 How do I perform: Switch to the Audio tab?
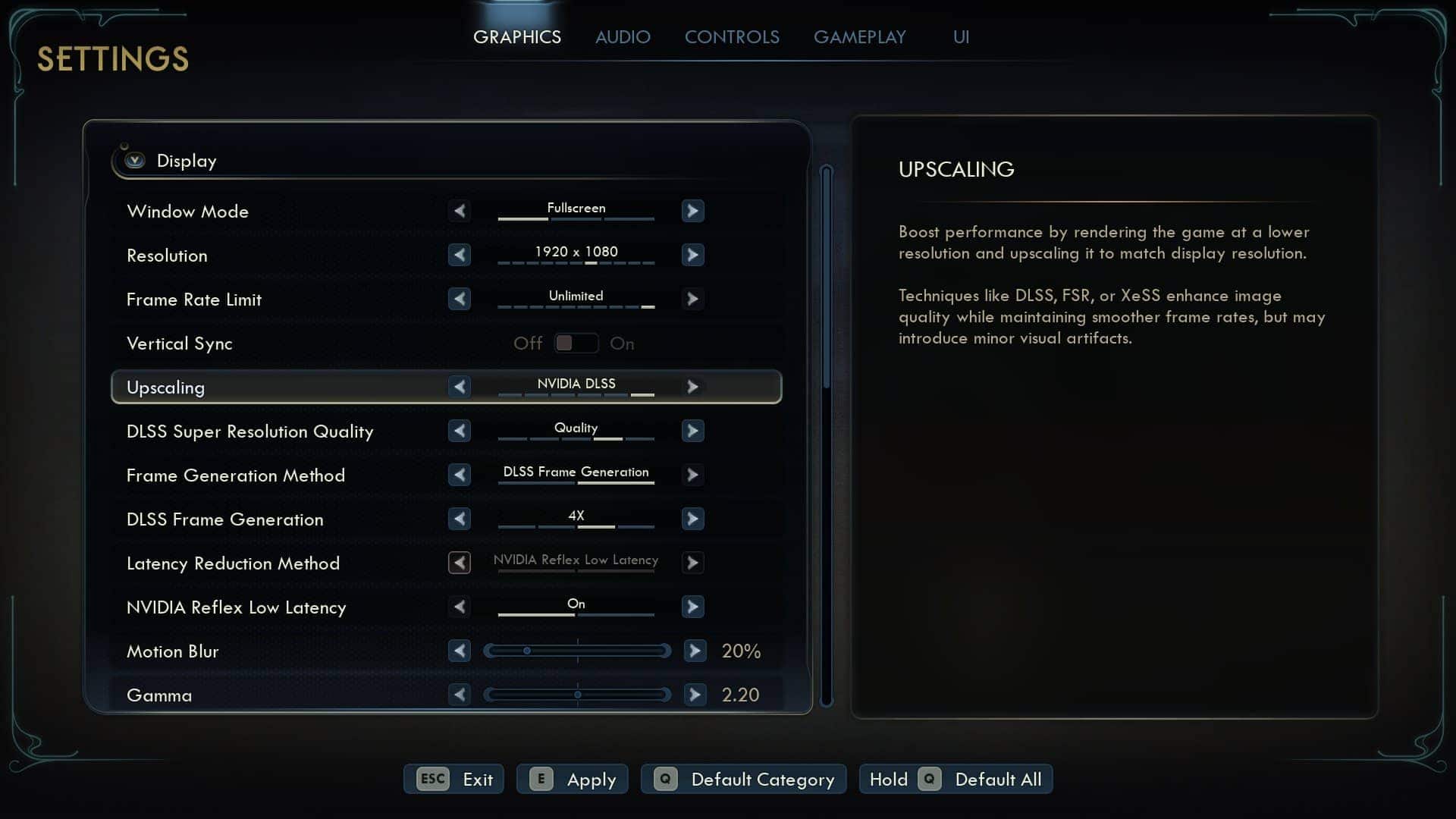(x=623, y=37)
